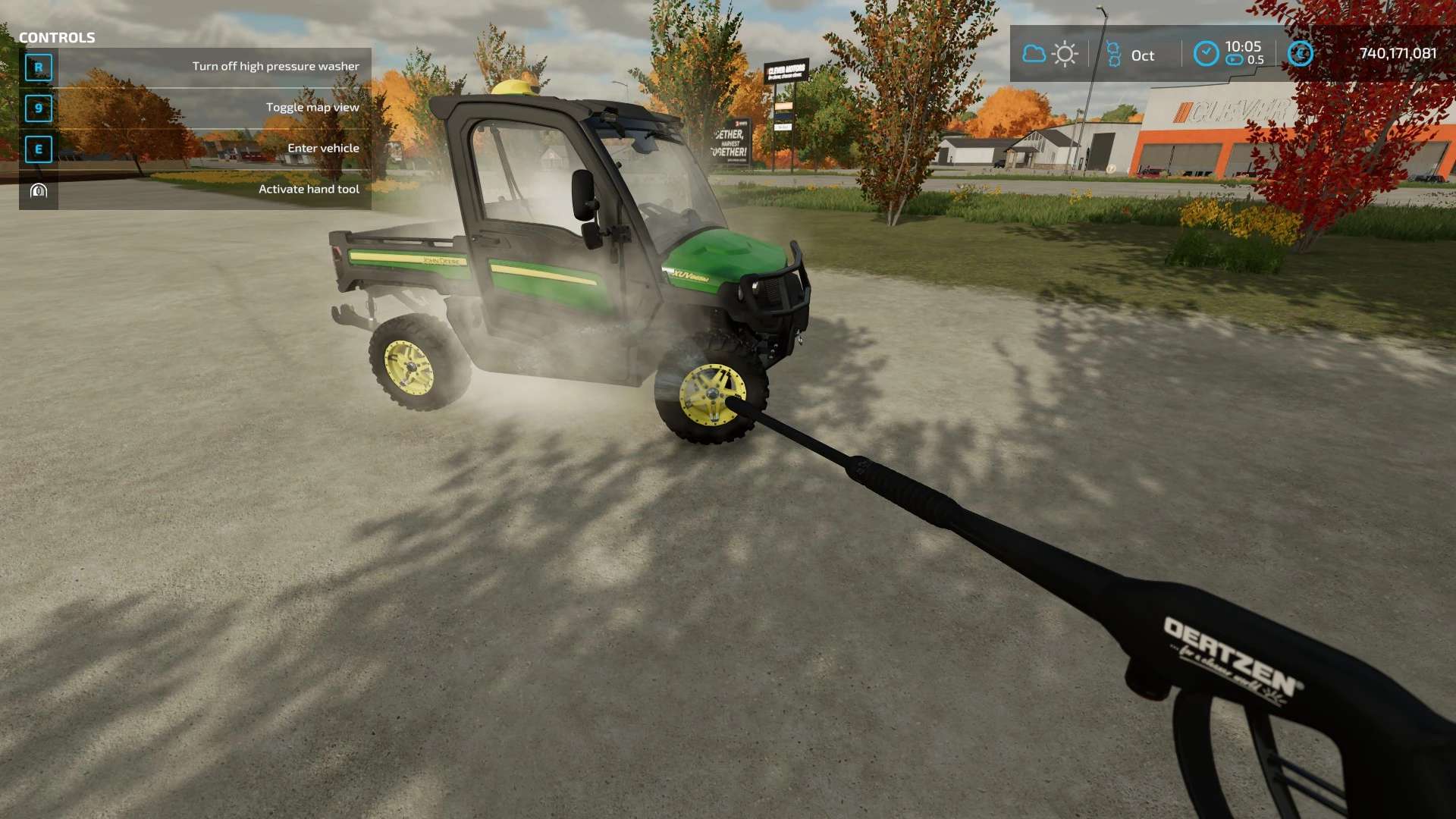Click the cloud weather icon
The height and width of the screenshot is (819, 1456).
[1034, 54]
